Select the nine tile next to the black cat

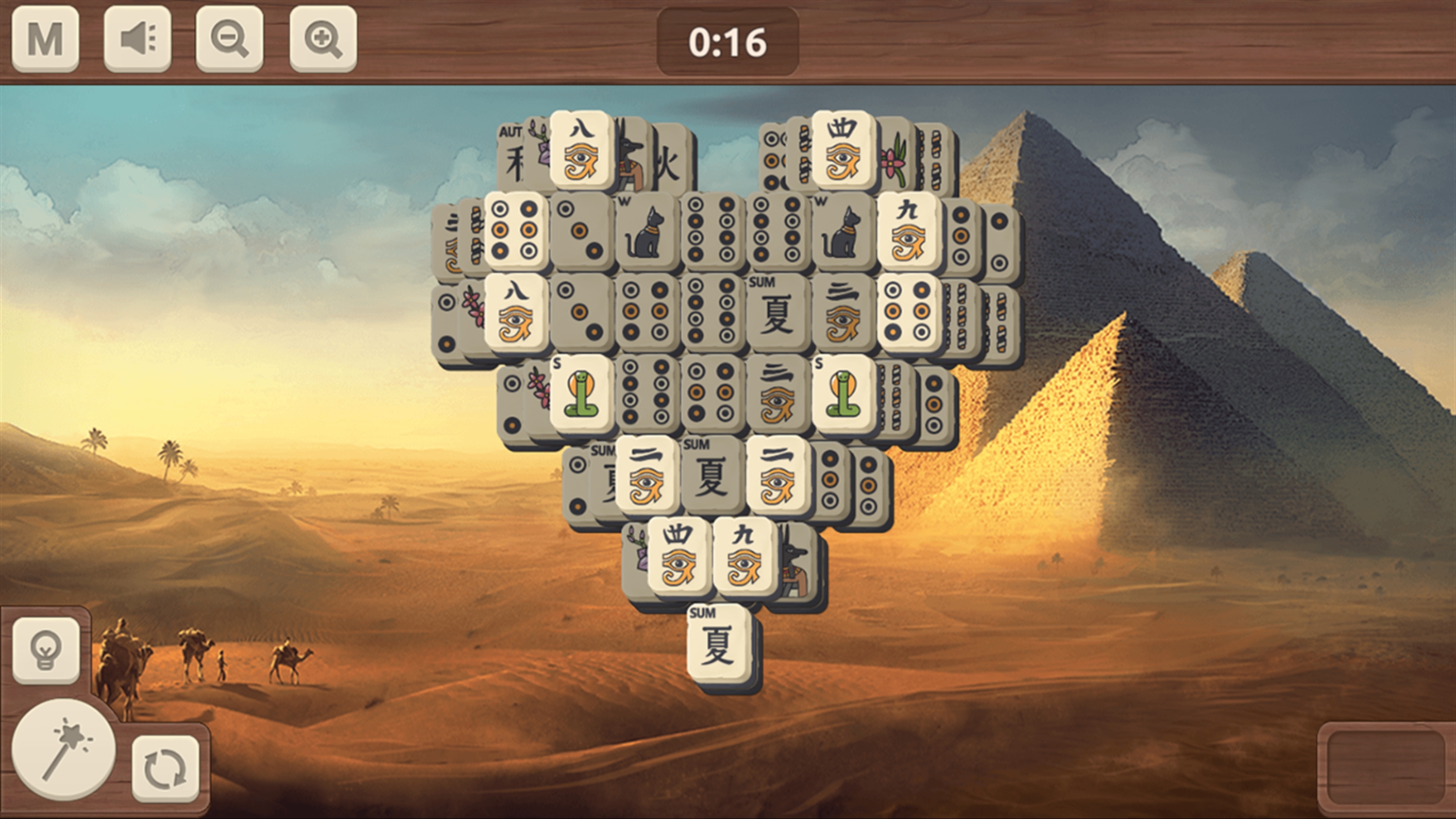[909, 233]
